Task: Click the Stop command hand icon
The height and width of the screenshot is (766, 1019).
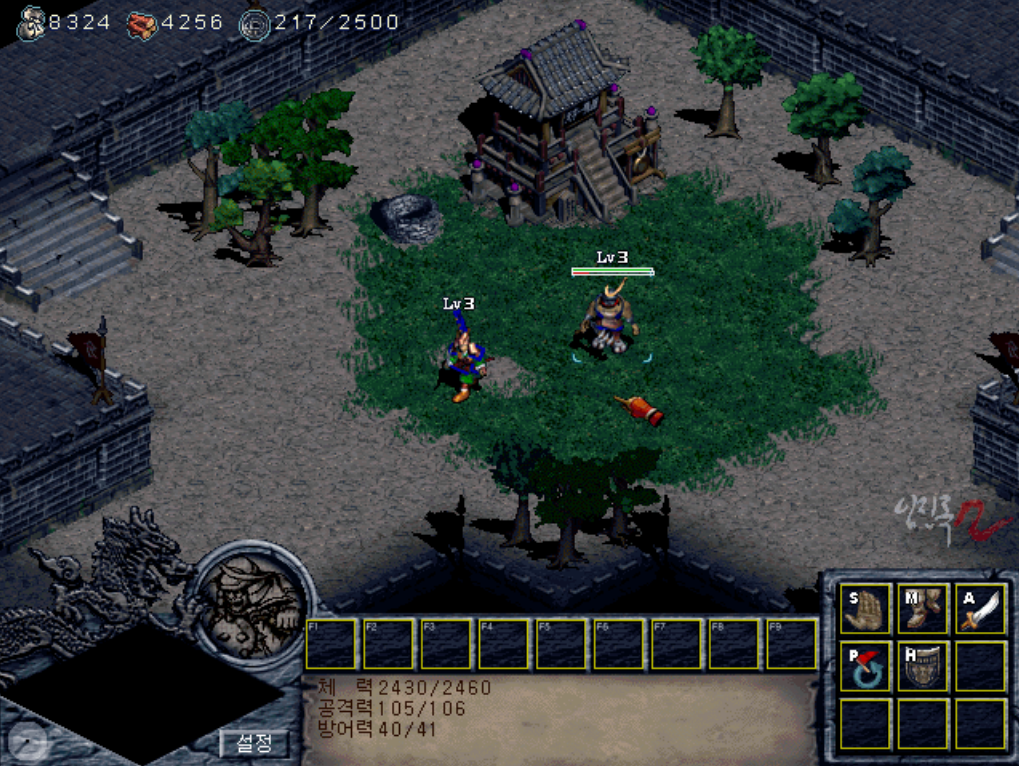Action: point(866,609)
